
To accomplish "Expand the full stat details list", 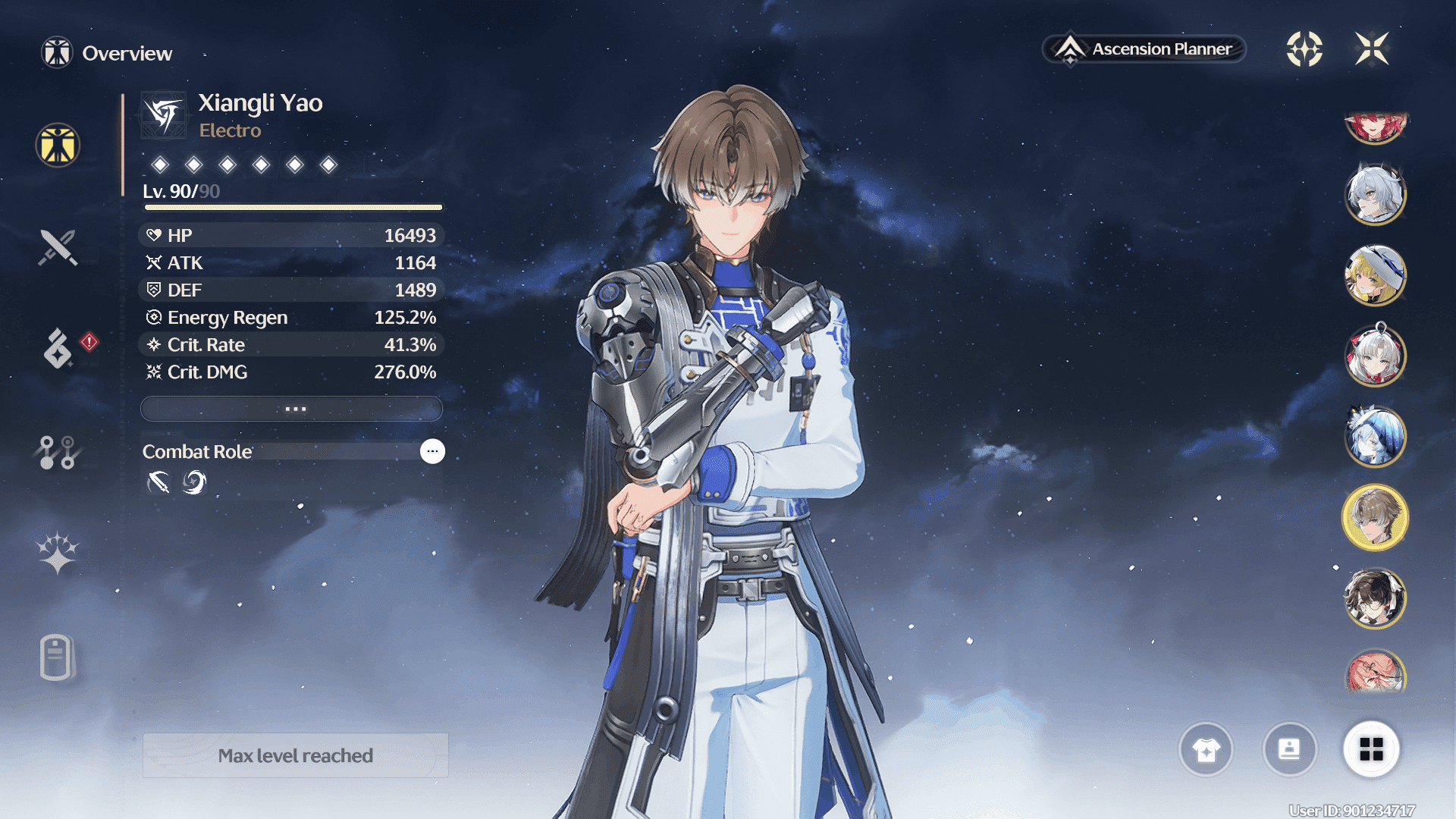I will coord(292,409).
